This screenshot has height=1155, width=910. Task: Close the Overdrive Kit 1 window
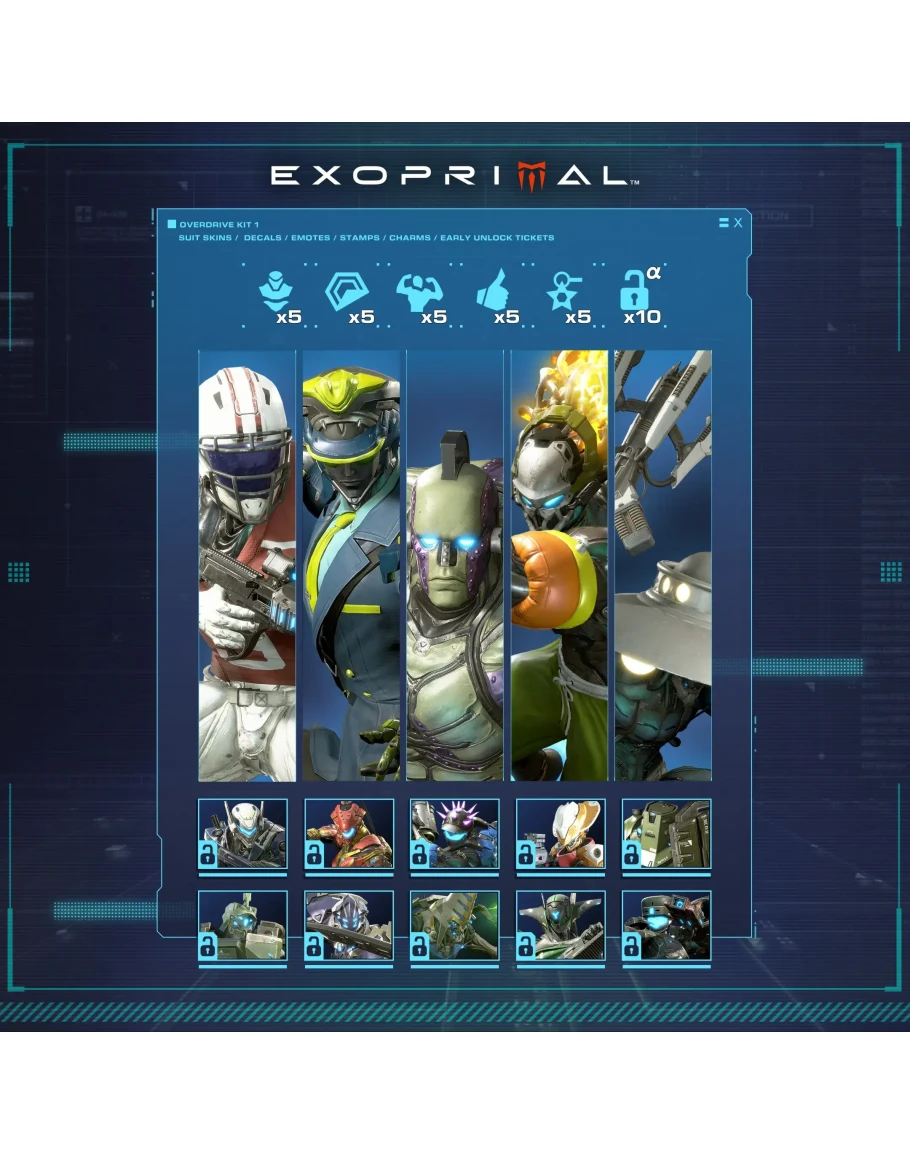(x=738, y=223)
